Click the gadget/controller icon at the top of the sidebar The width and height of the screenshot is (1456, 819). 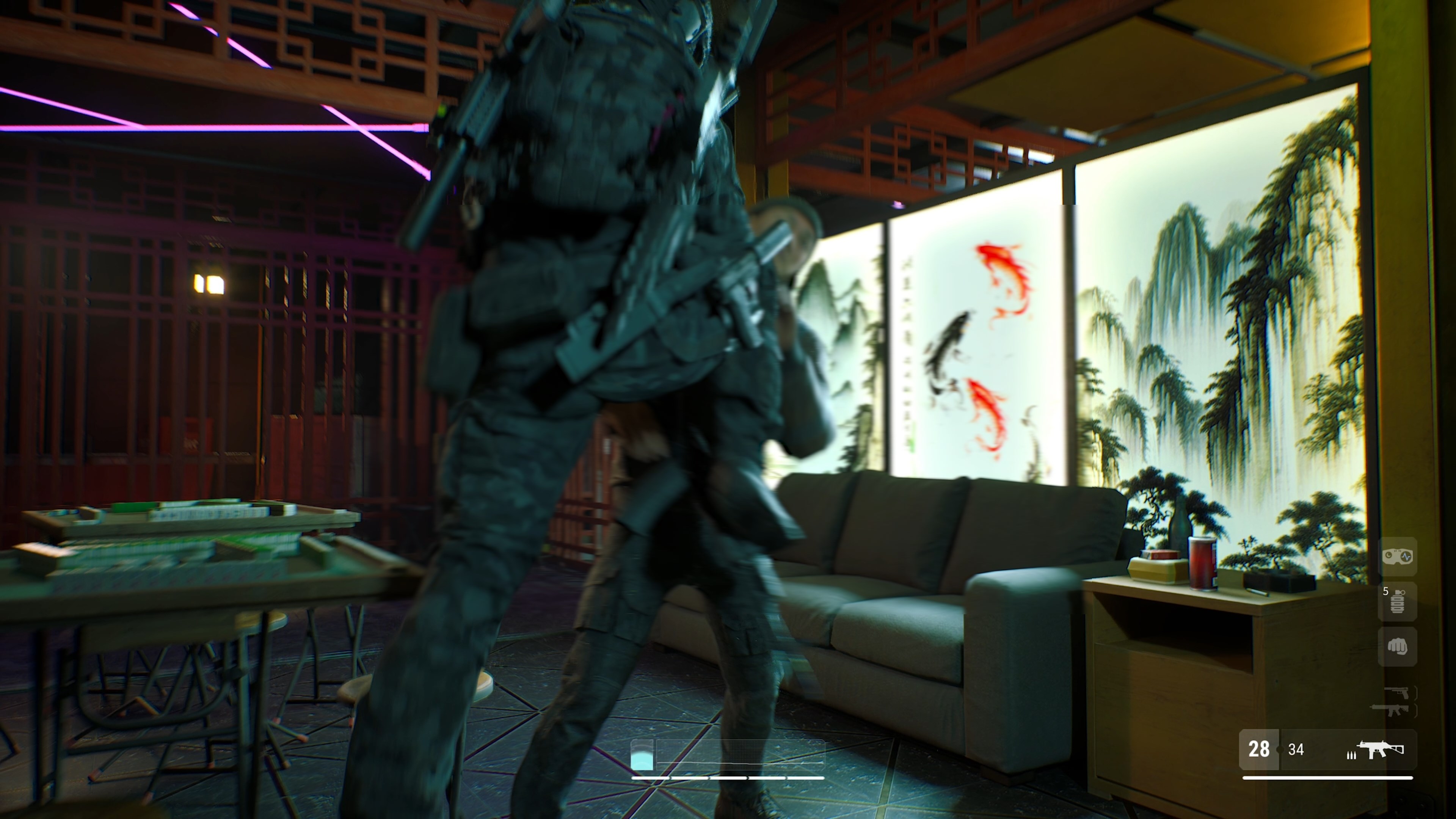[1398, 557]
